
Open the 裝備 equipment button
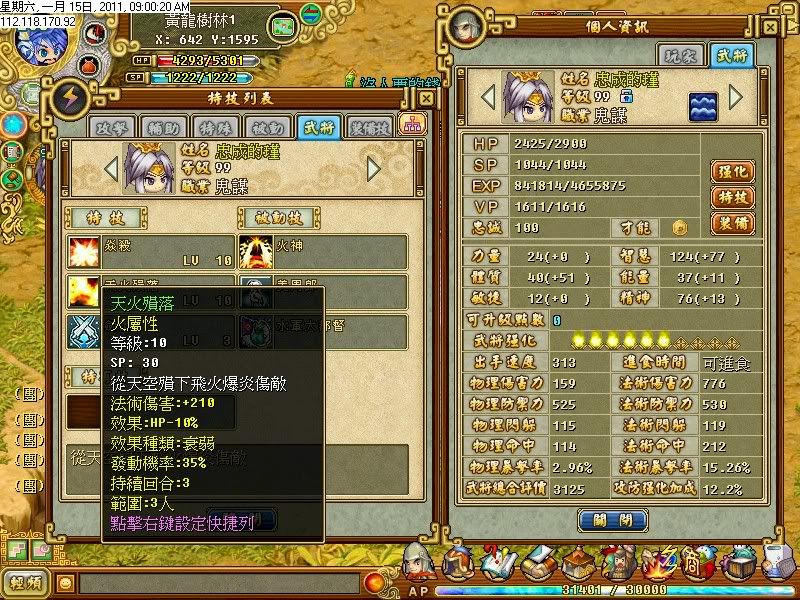[x=731, y=222]
